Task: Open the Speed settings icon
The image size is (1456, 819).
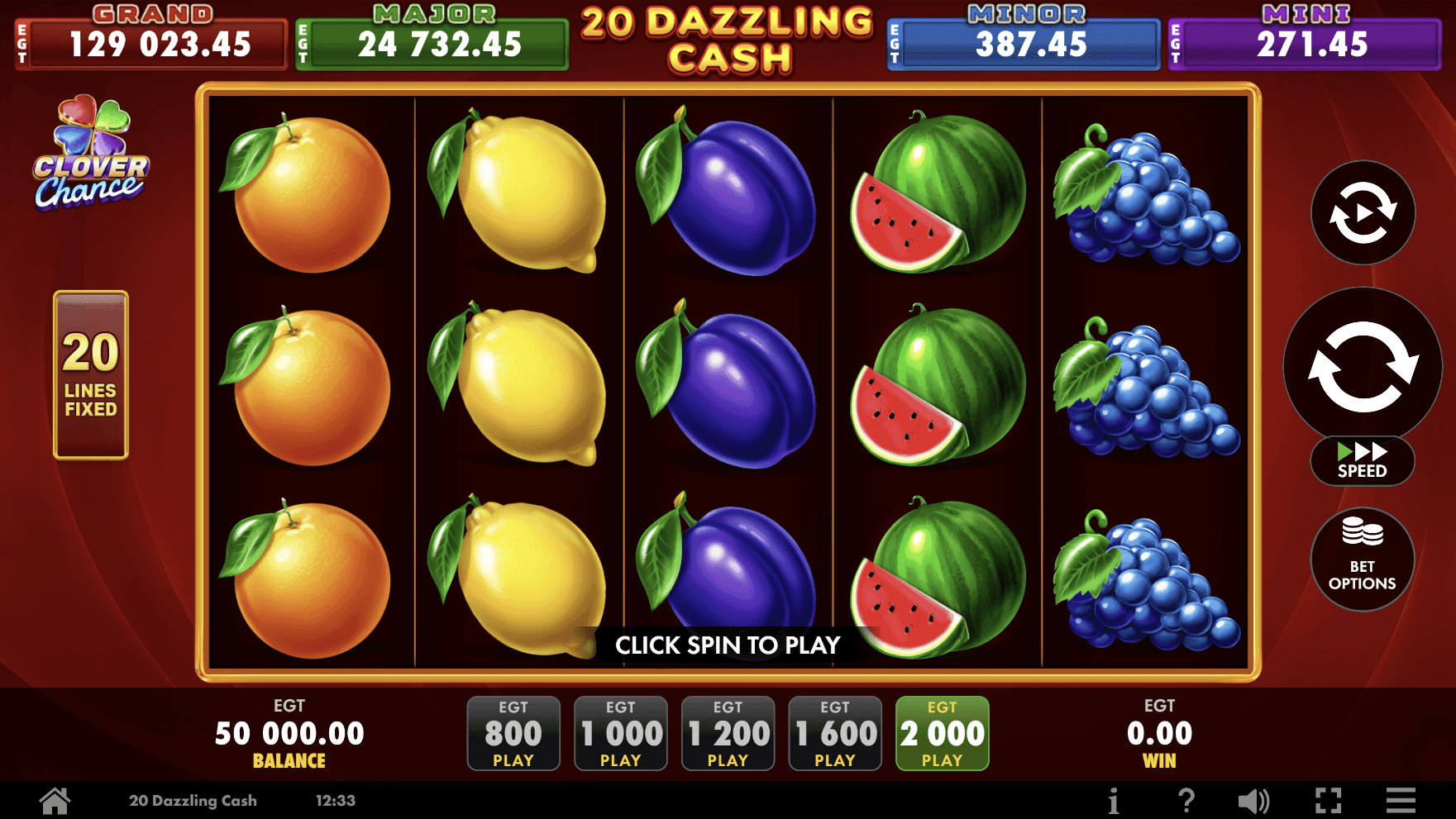Action: tap(1361, 460)
